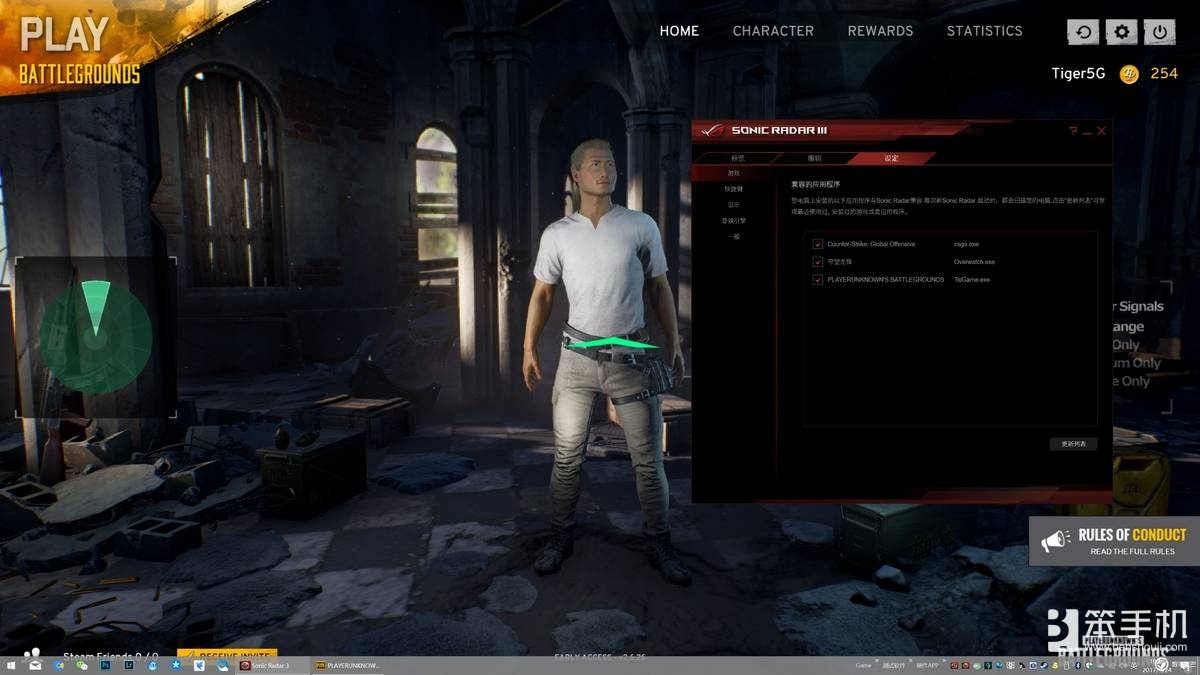The image size is (1200, 675).
Task: Click the PLAY button
Action: [x=64, y=35]
